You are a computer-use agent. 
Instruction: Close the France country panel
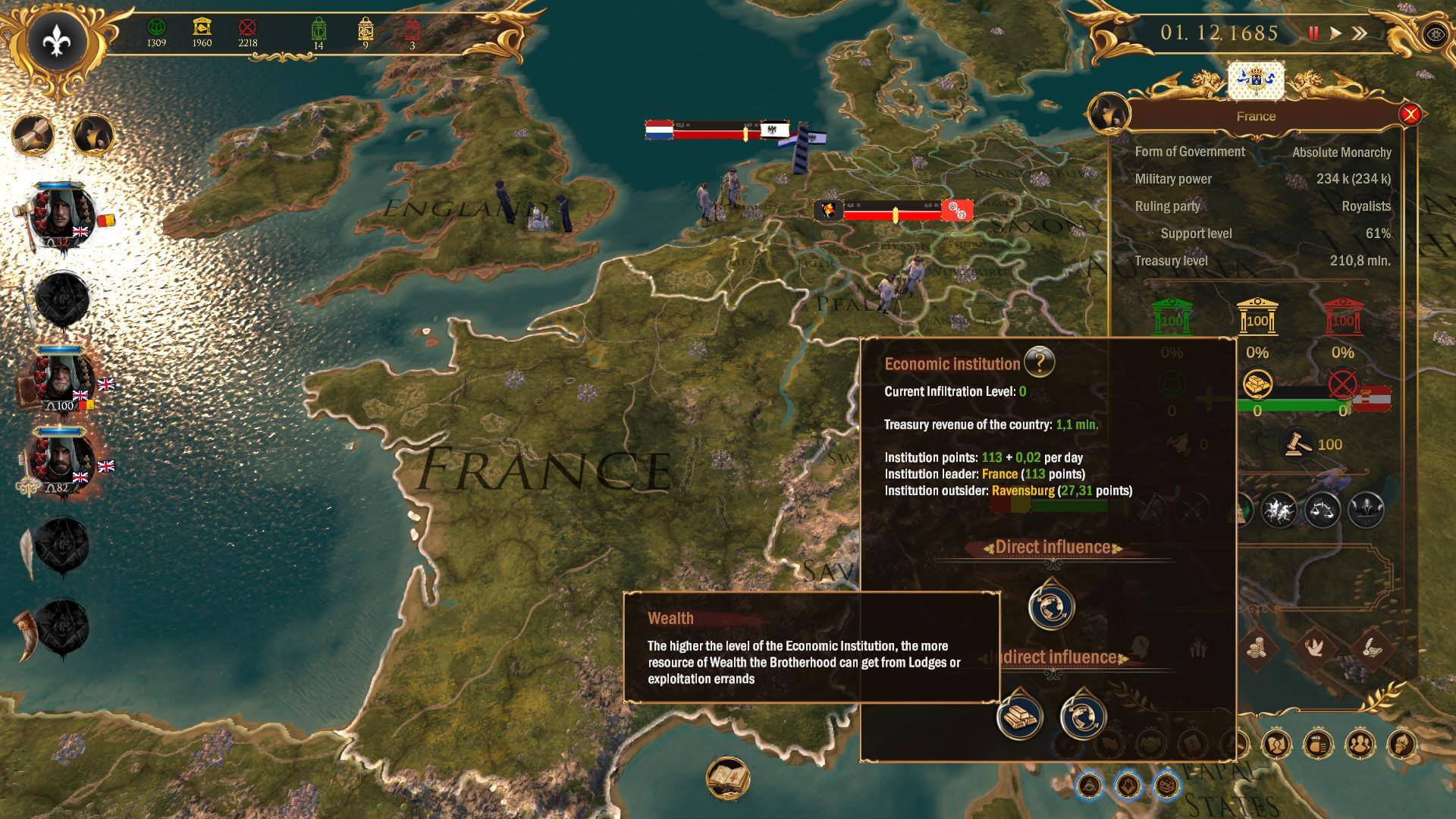coord(1410,115)
